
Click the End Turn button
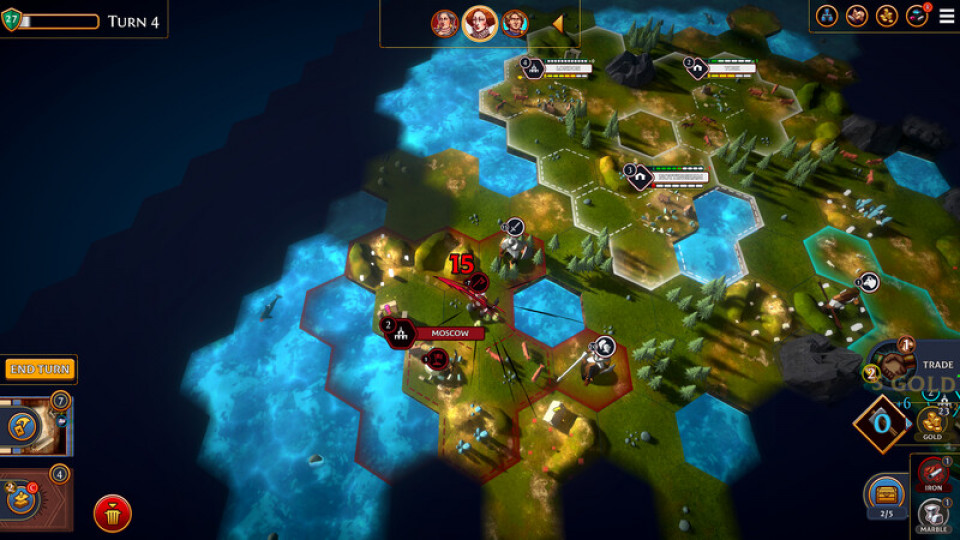click(x=39, y=369)
